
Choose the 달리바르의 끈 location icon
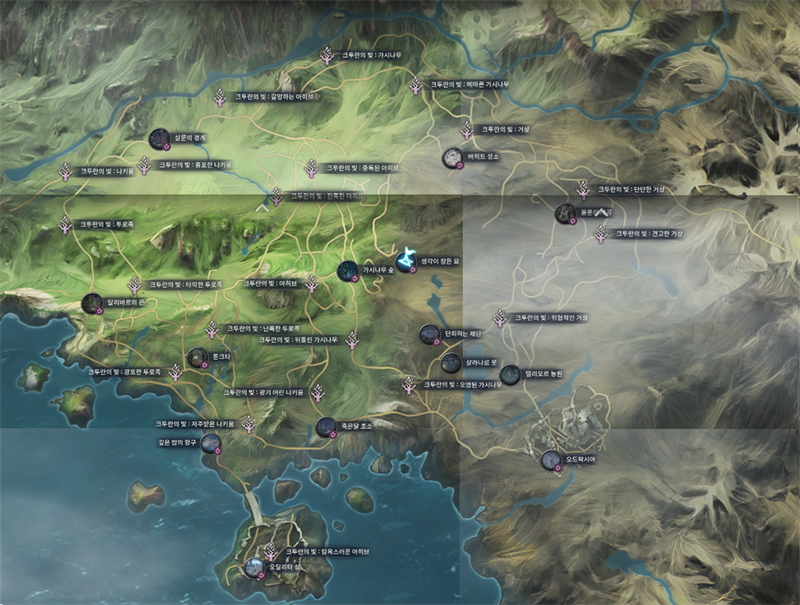tap(92, 303)
